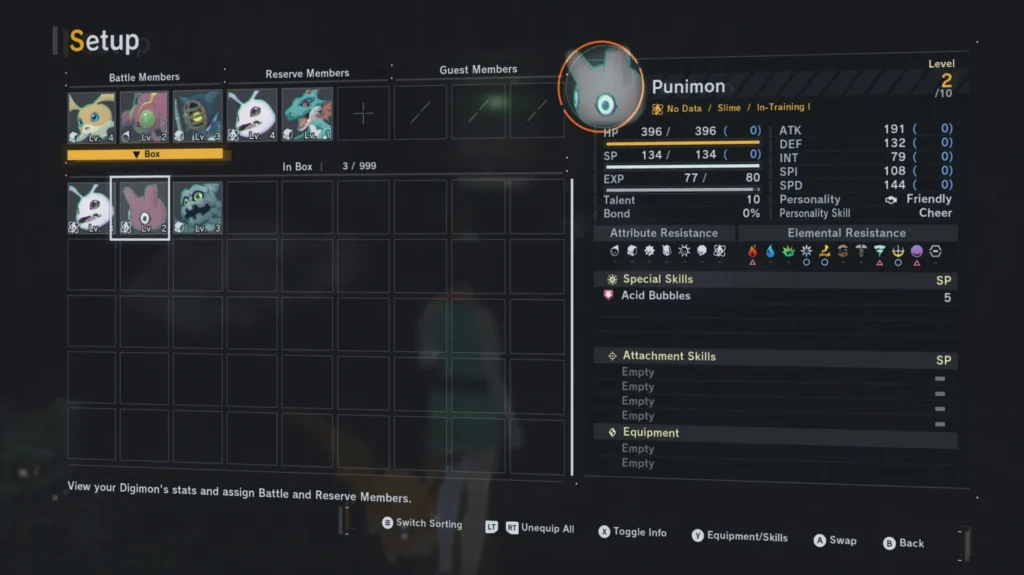The height and width of the screenshot is (575, 1024).
Task: Pick the white Digimon in Reserve Members
Action: click(252, 114)
